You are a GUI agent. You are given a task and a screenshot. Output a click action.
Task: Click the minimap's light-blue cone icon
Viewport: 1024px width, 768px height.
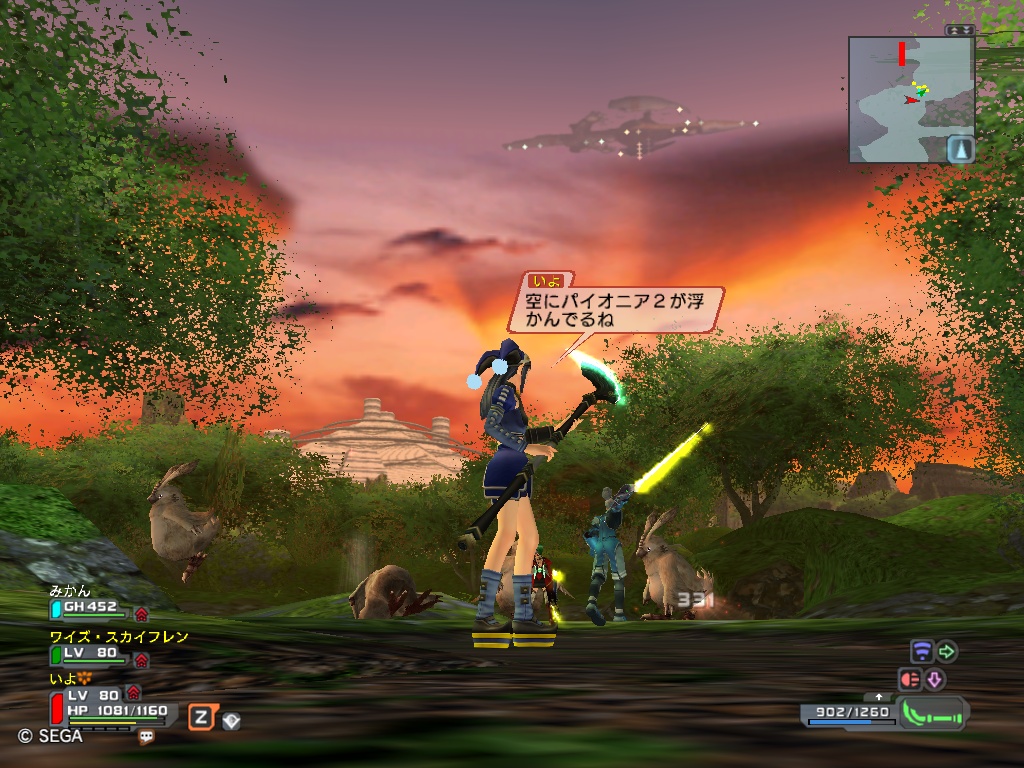tap(960, 149)
